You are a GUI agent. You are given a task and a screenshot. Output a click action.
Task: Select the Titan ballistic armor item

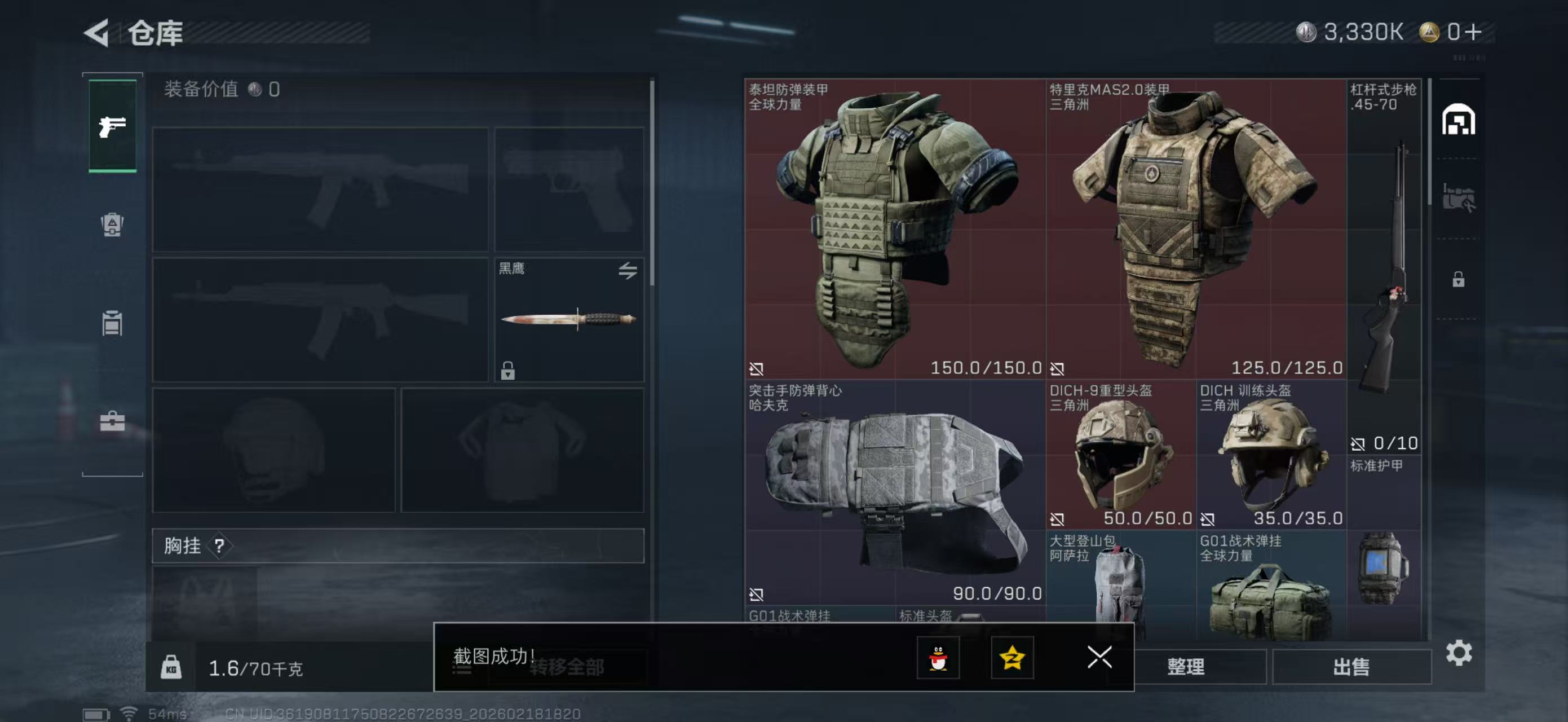pyautogui.click(x=895, y=229)
